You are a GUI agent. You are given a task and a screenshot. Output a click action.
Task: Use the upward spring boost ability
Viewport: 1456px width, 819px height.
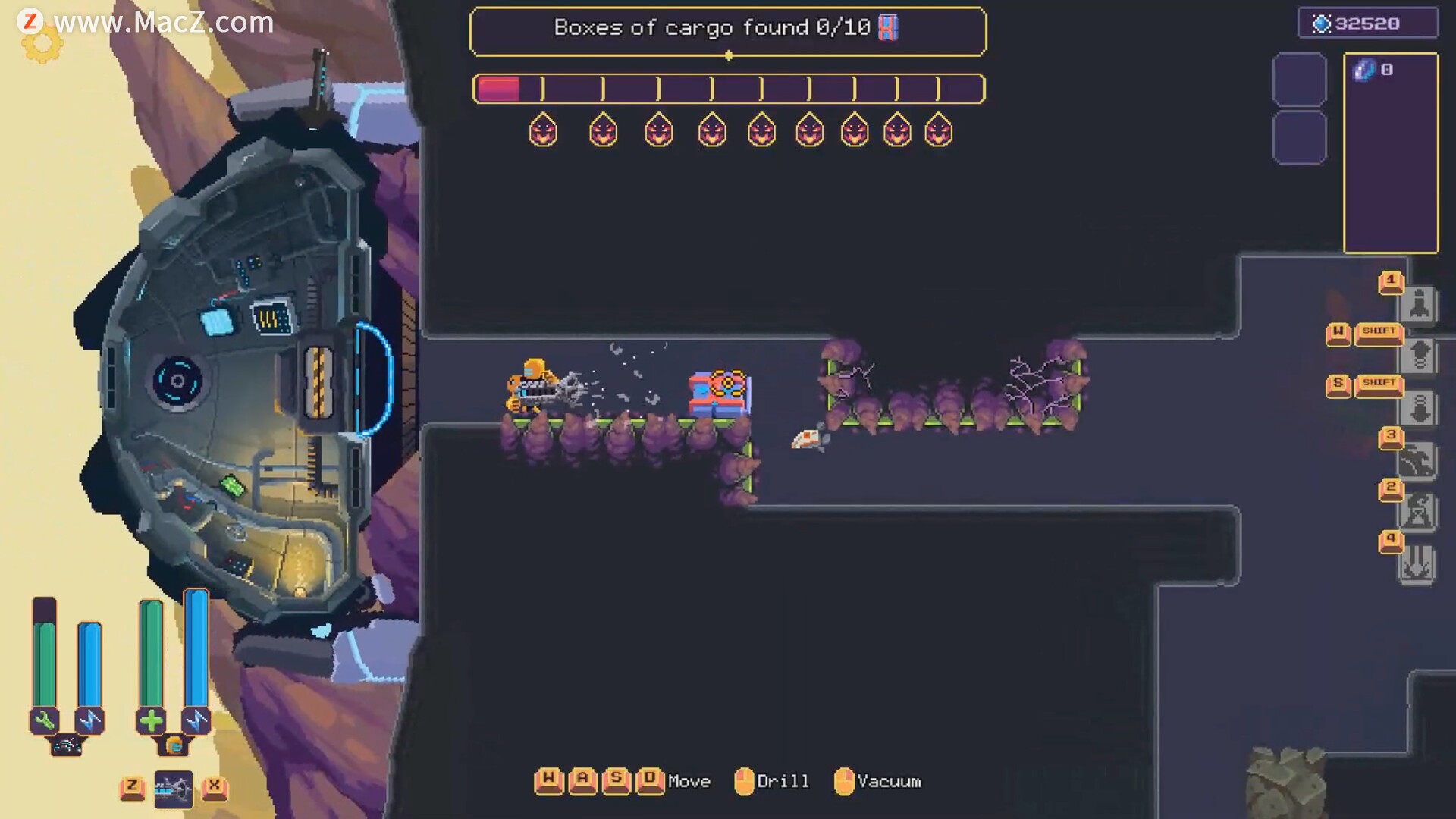pos(1419,356)
